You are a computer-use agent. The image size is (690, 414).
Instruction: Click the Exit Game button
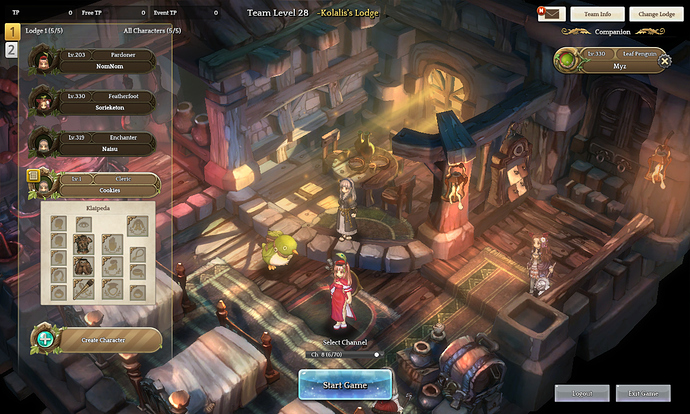(x=643, y=394)
